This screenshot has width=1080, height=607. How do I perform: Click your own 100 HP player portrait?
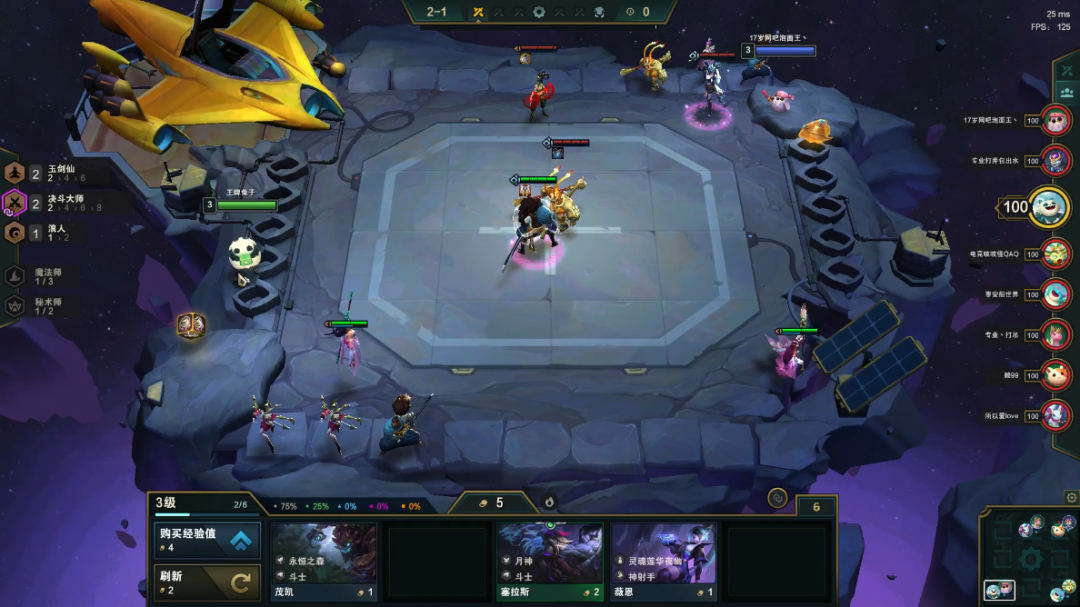[1049, 207]
